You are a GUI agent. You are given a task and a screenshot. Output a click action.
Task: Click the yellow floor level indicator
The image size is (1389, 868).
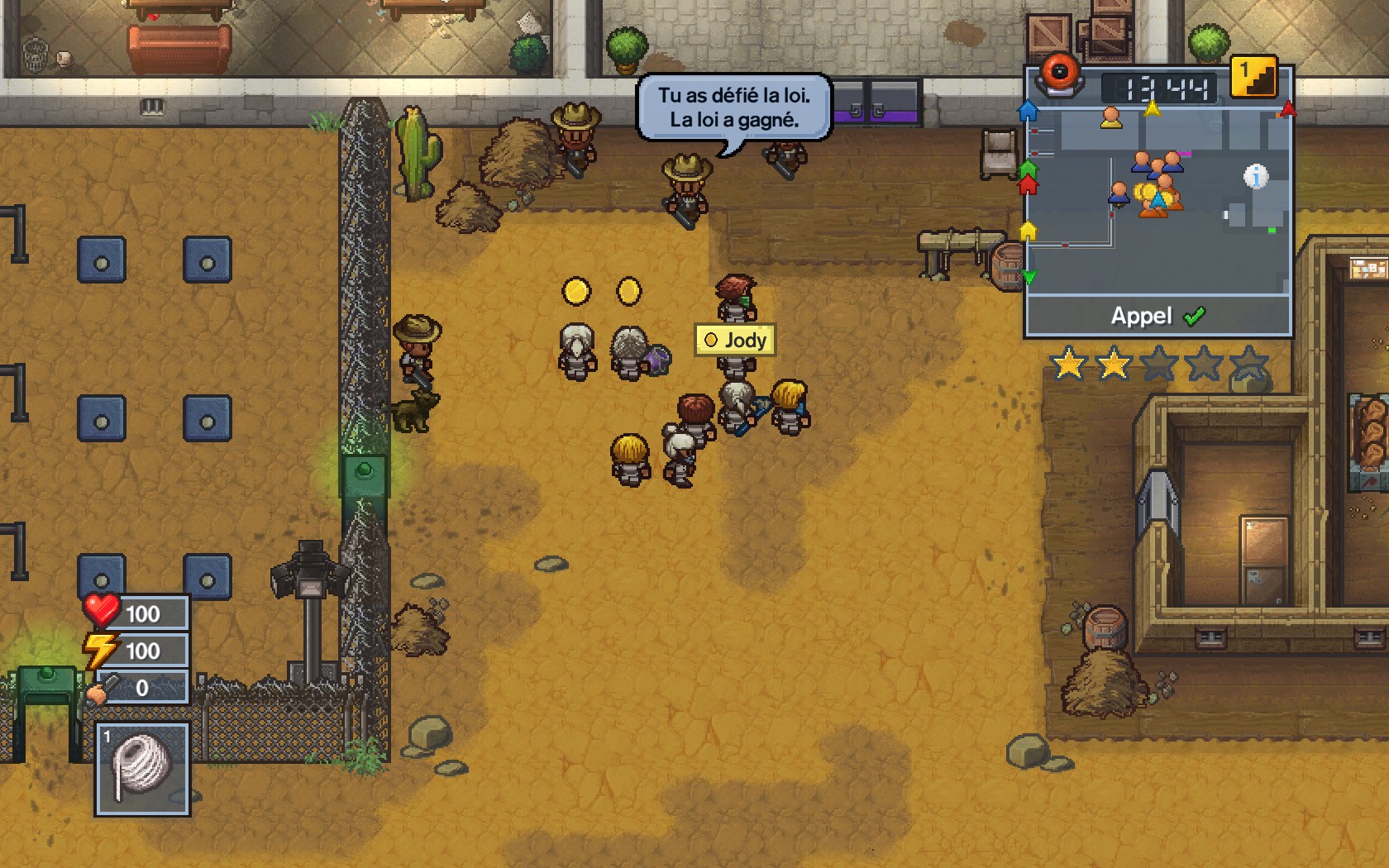tap(1253, 77)
